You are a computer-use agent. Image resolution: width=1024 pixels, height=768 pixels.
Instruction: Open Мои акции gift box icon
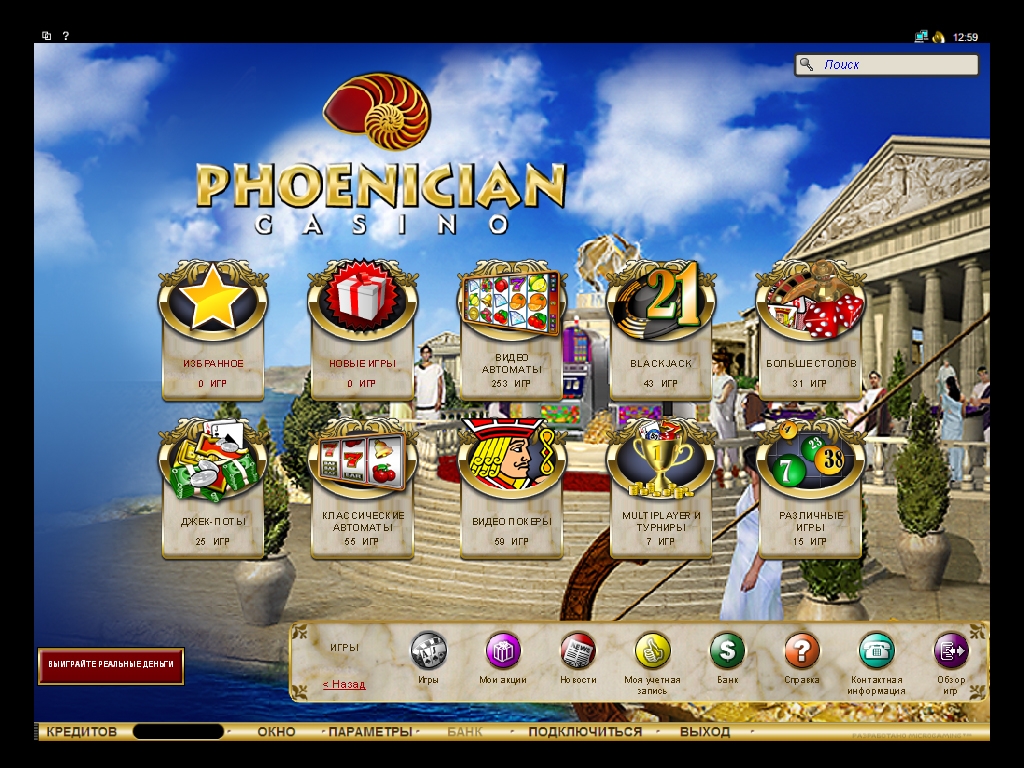click(503, 651)
